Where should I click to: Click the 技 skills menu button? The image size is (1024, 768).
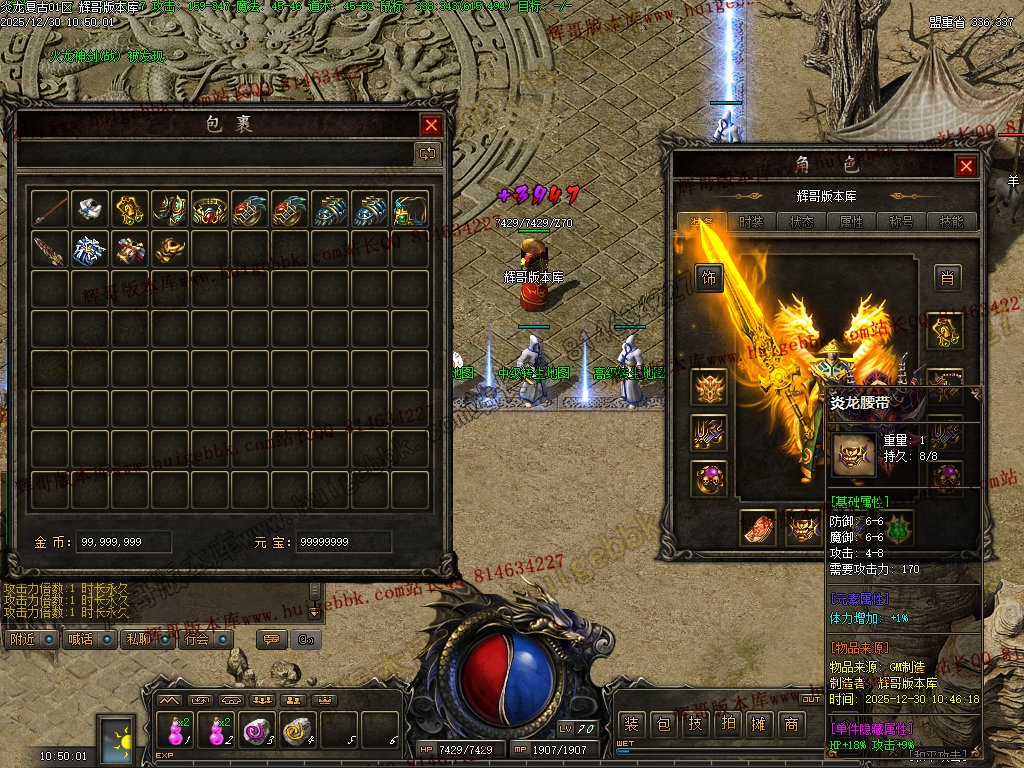(695, 724)
